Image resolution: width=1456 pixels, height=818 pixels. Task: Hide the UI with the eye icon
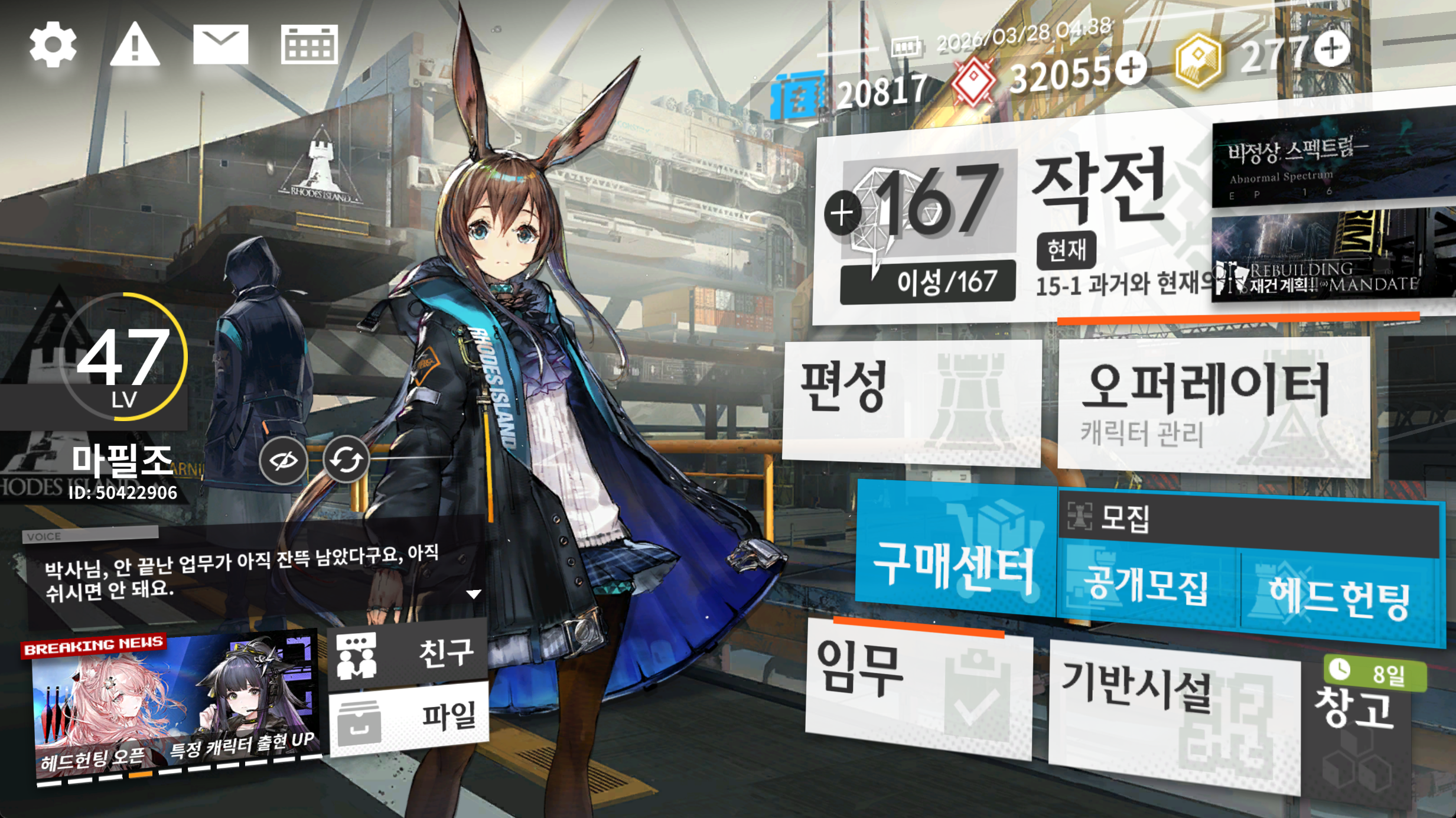pyautogui.click(x=284, y=461)
